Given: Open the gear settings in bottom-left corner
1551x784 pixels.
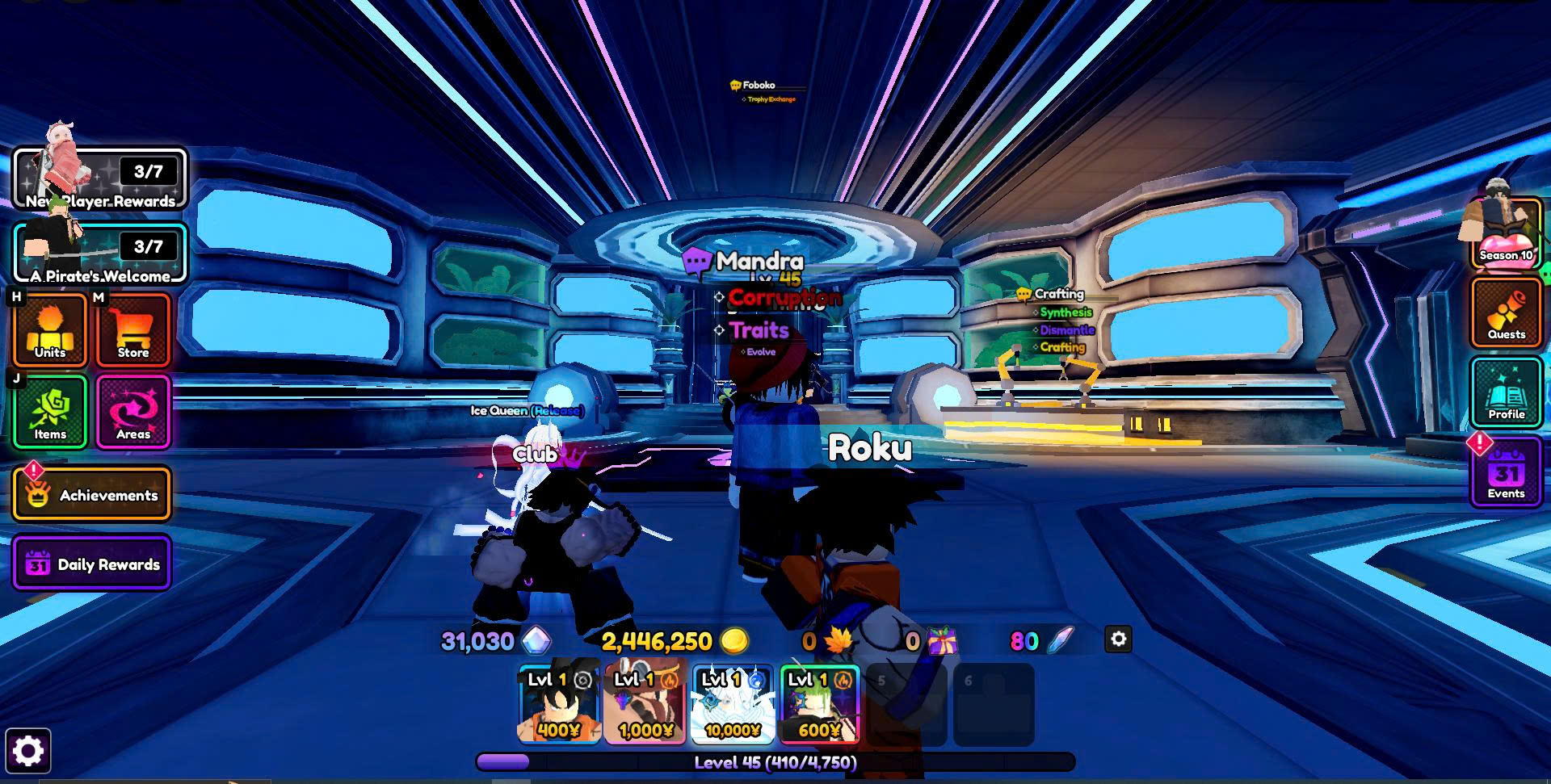Looking at the screenshot, I should point(28,751).
